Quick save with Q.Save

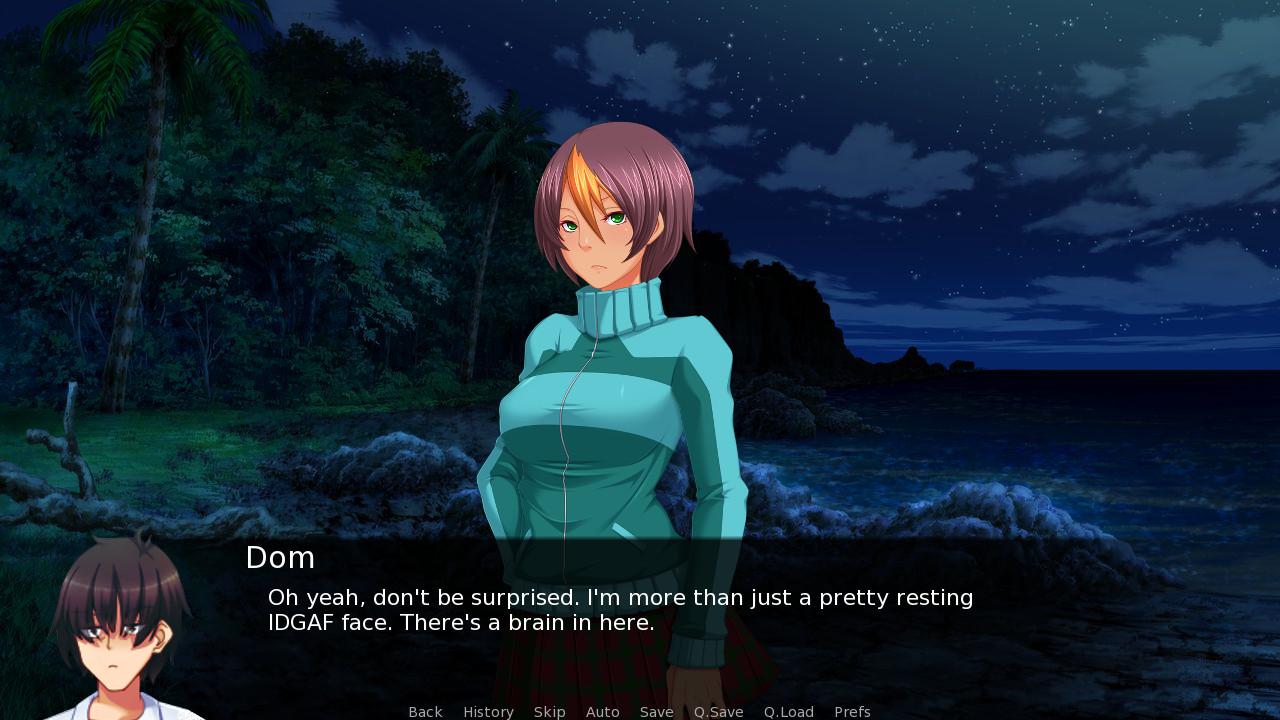click(x=718, y=712)
